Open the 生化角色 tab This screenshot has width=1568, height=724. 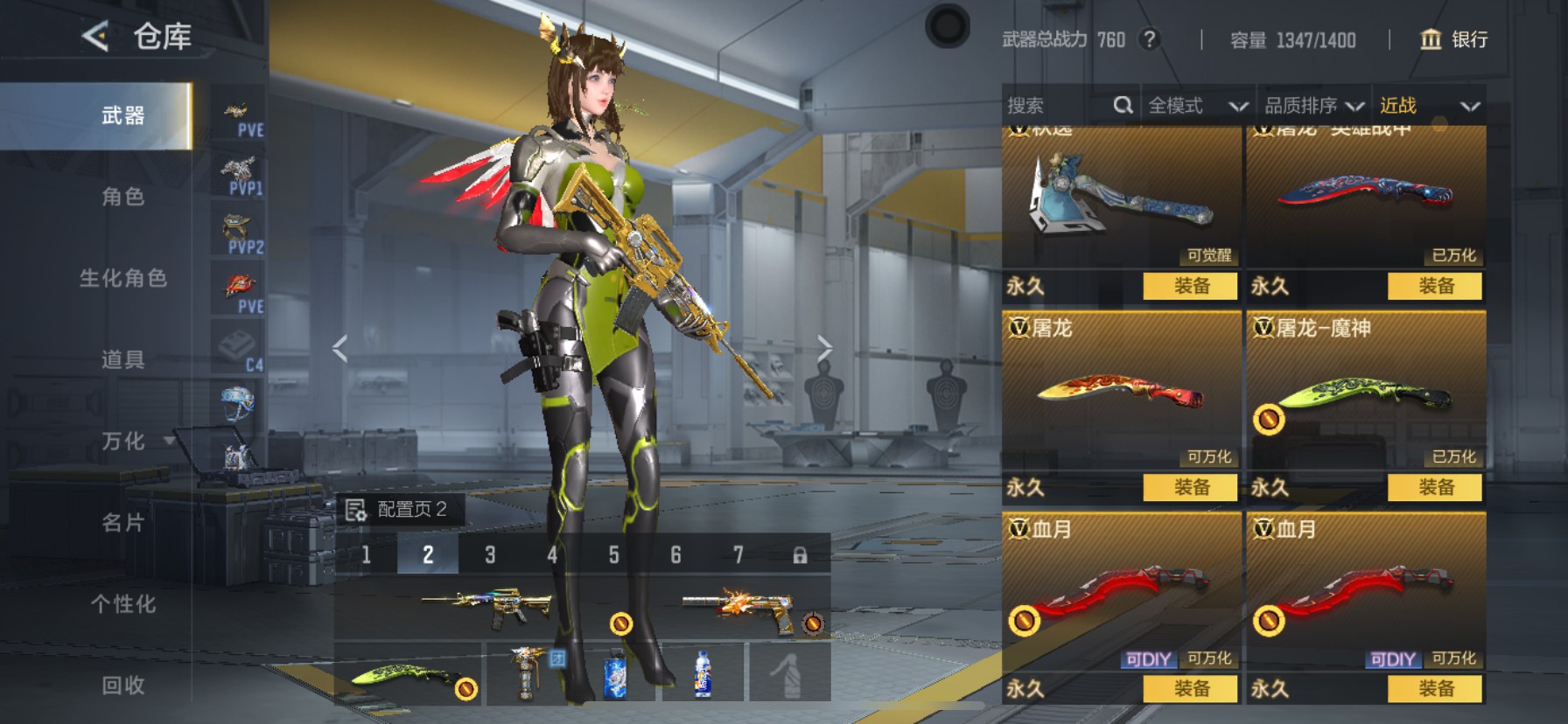(122, 278)
